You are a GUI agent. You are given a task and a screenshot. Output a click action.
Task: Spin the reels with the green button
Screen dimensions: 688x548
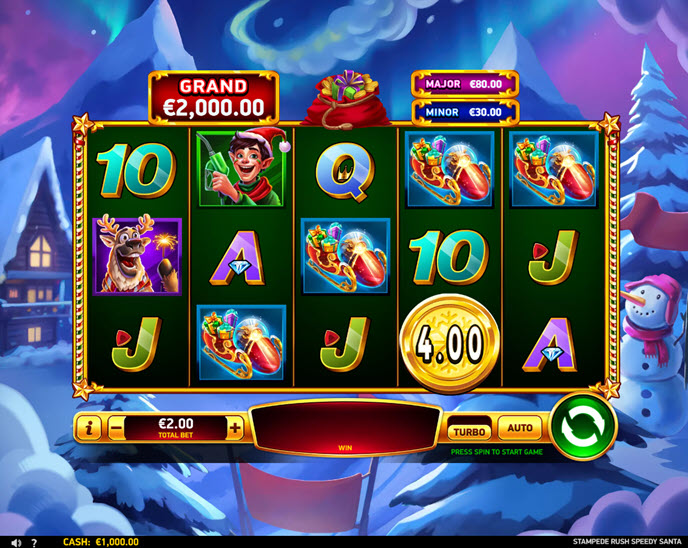point(583,427)
